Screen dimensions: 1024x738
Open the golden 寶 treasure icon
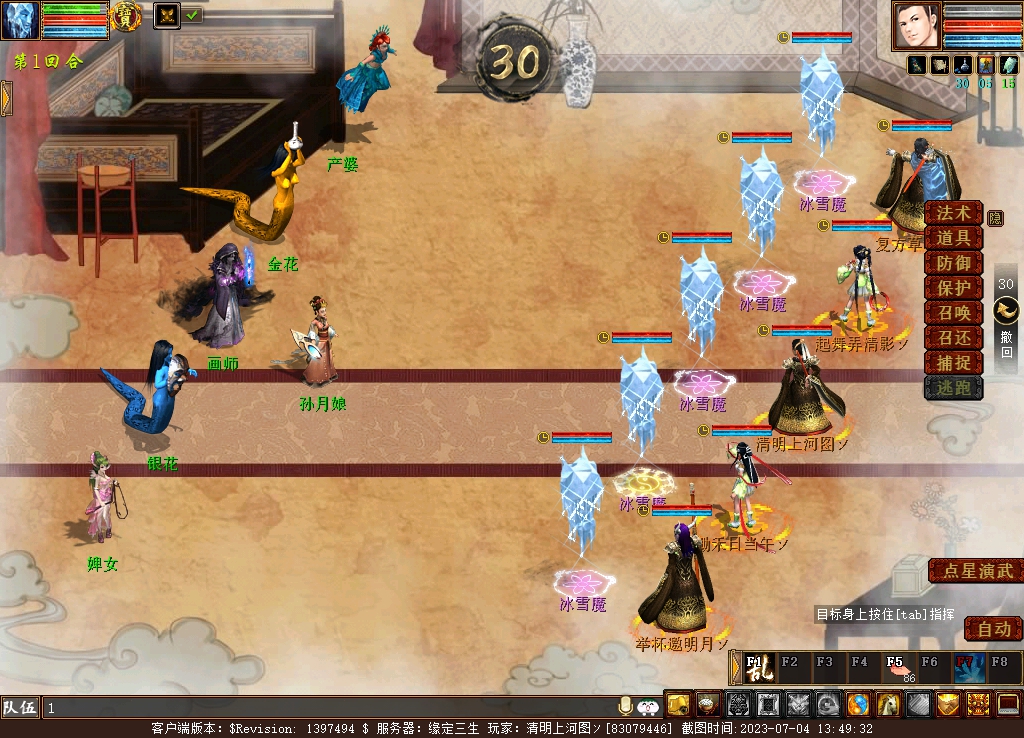[125, 16]
